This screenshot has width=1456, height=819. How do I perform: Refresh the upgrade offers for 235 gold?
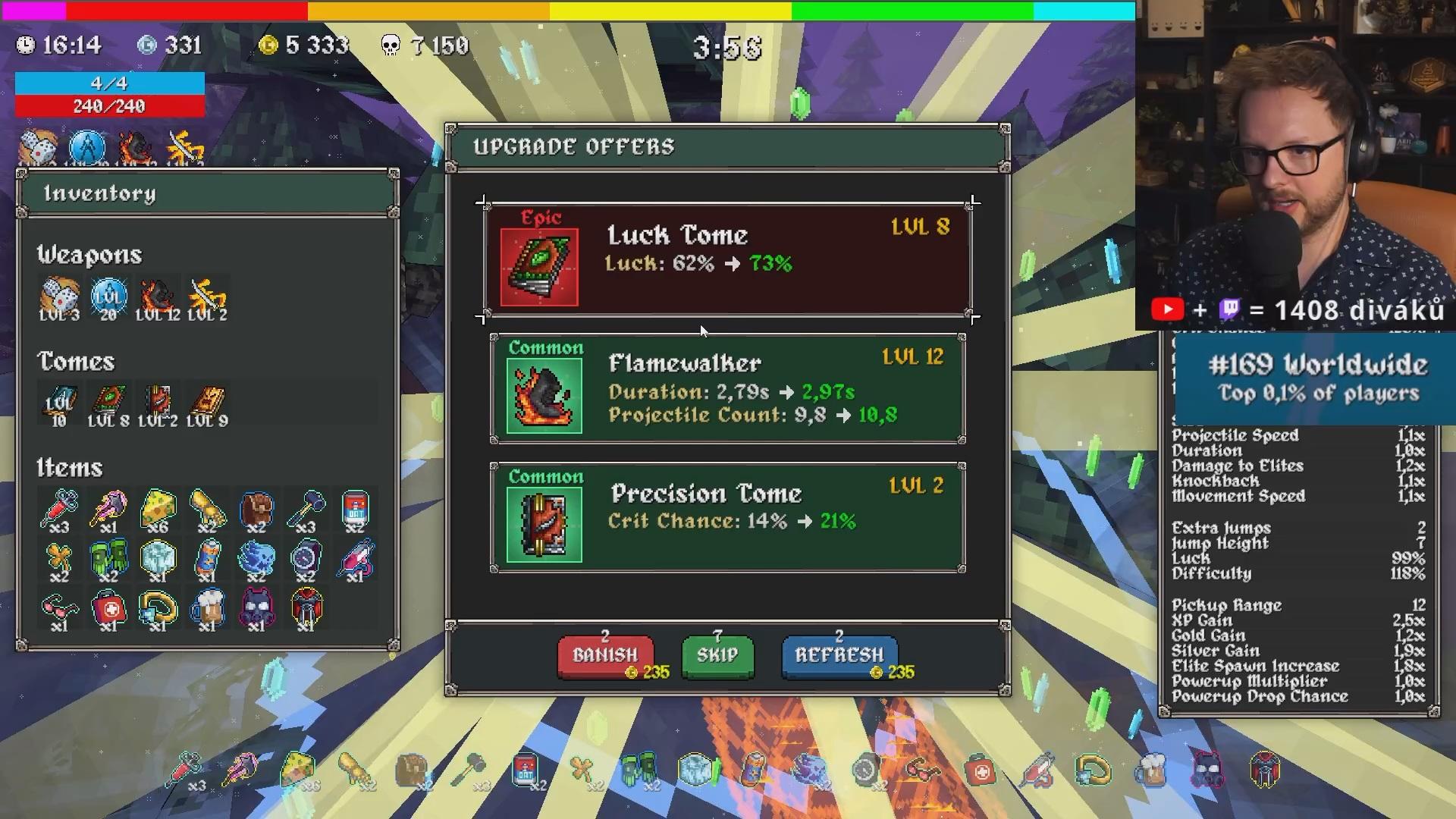tap(839, 655)
